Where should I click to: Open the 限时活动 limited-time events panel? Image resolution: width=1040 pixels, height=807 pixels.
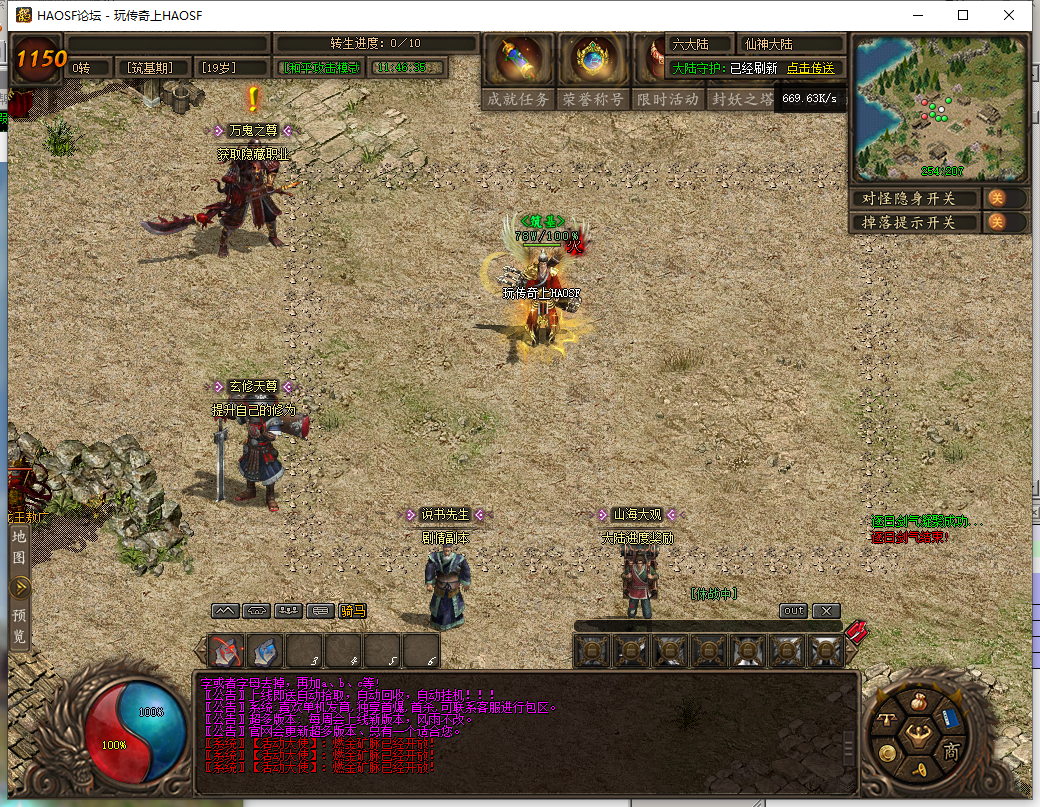pos(667,99)
